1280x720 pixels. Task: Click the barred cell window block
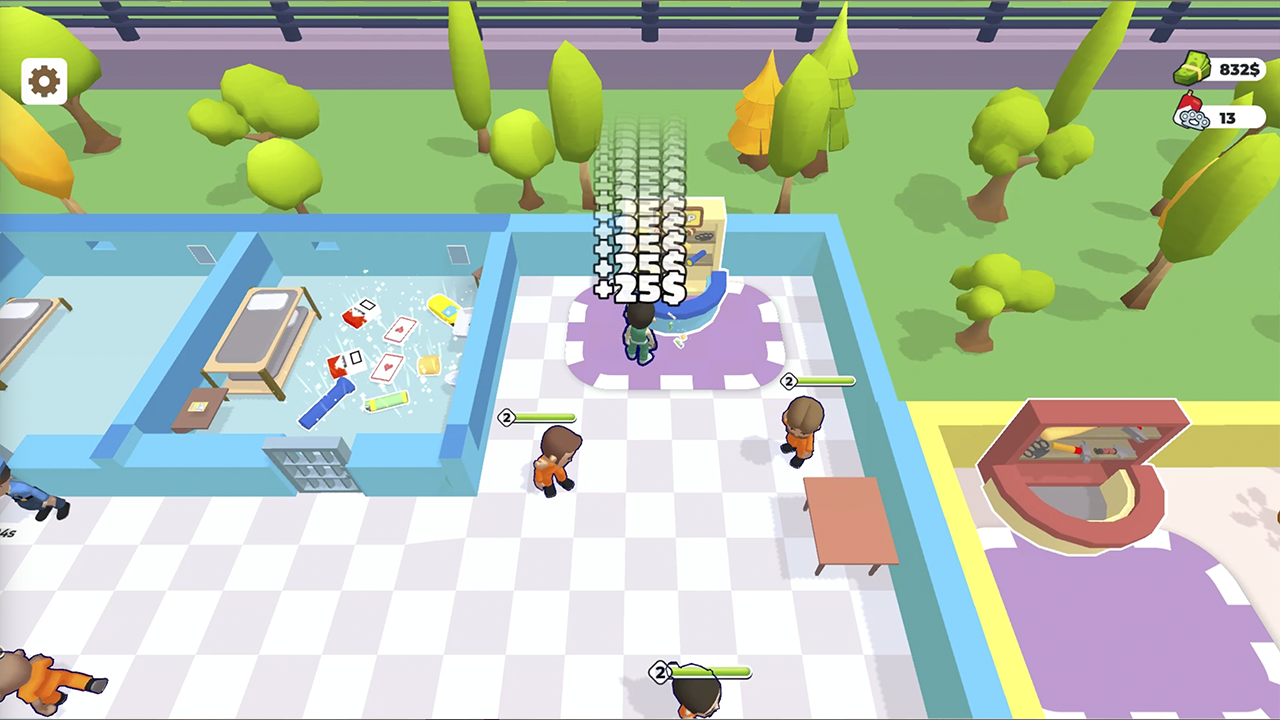(310, 463)
